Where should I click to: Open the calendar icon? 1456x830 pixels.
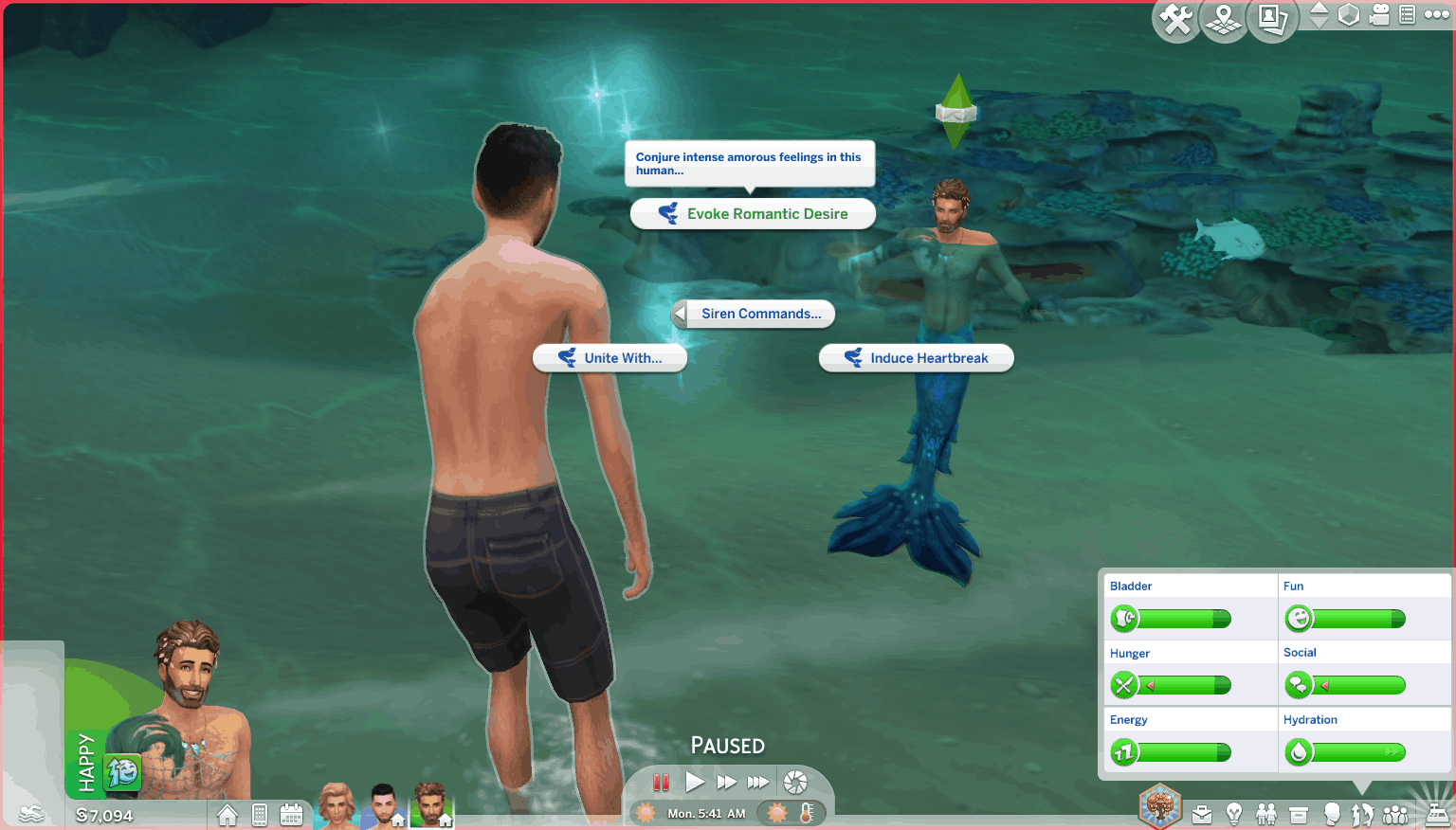click(x=291, y=815)
